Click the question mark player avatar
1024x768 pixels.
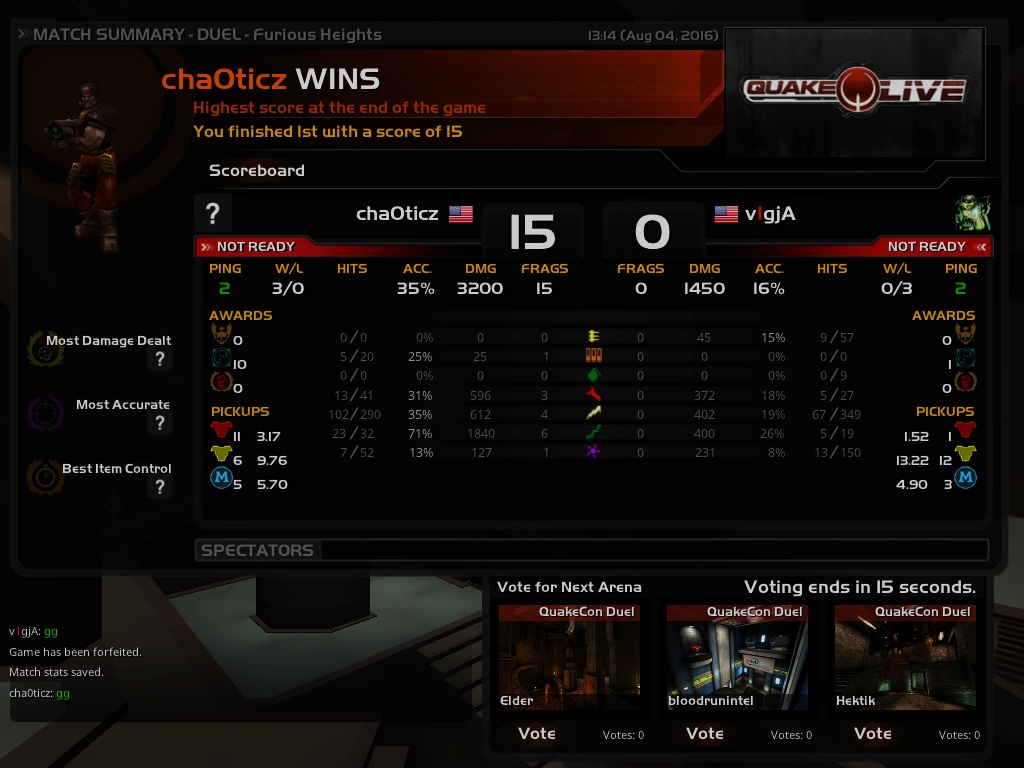coord(213,213)
